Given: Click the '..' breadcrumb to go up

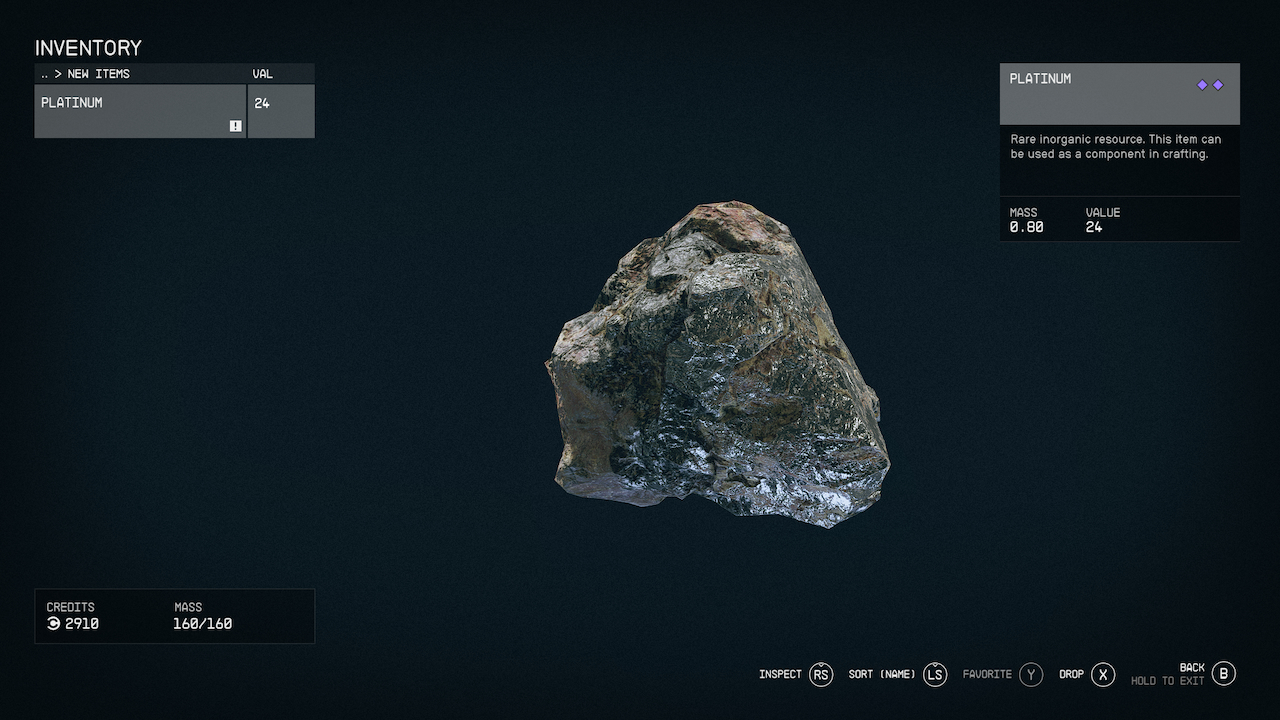Looking at the screenshot, I should coord(44,73).
